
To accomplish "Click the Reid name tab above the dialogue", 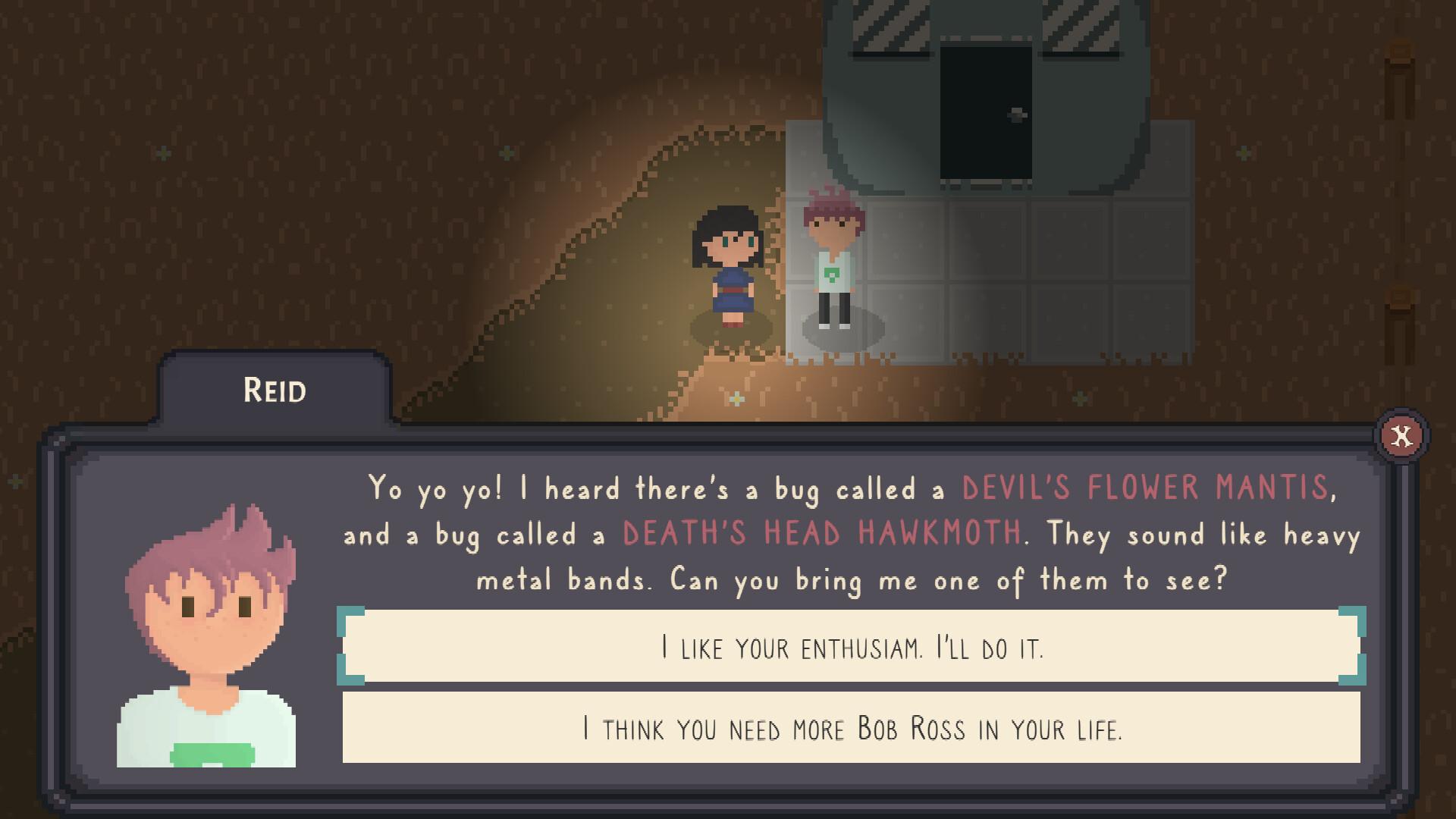I will point(275,391).
